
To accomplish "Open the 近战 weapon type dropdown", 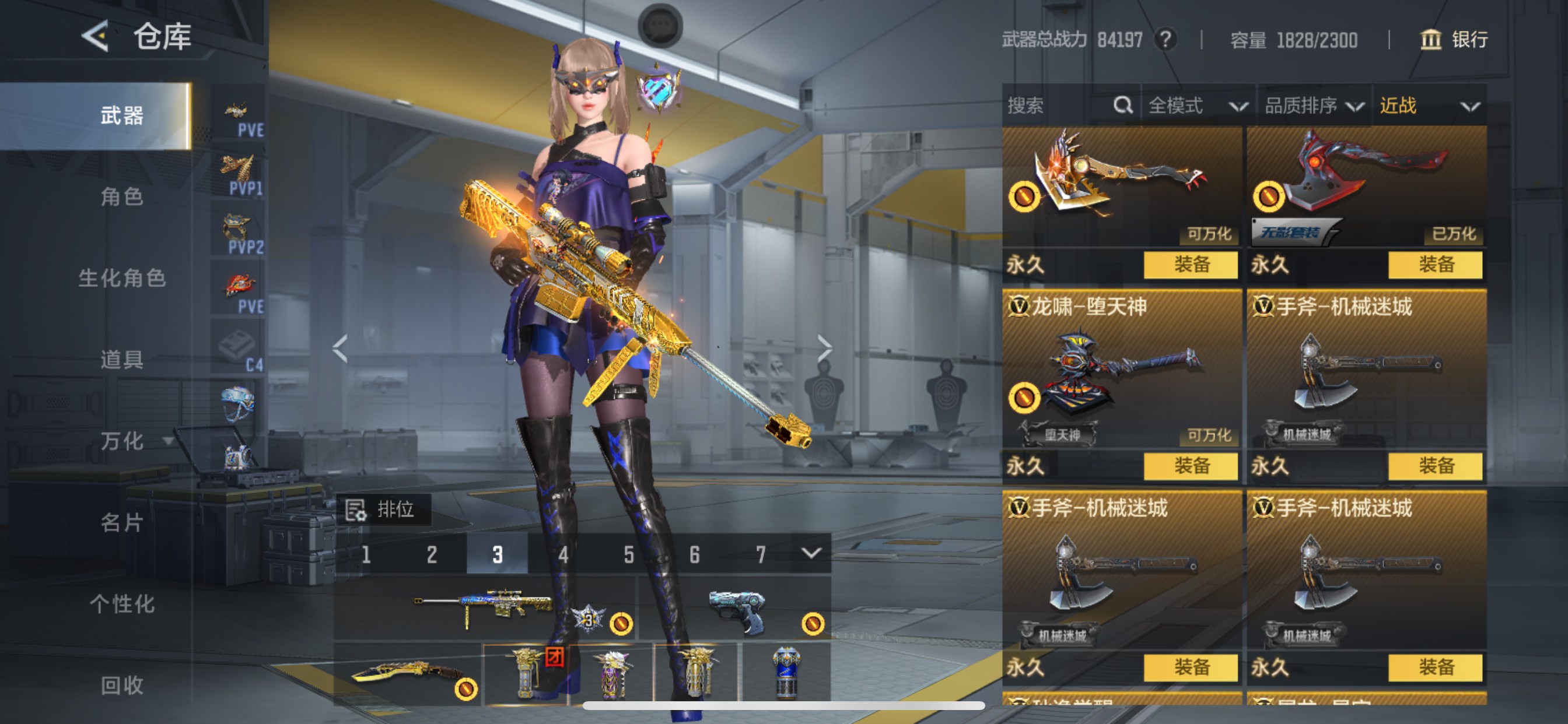I will pos(1428,106).
